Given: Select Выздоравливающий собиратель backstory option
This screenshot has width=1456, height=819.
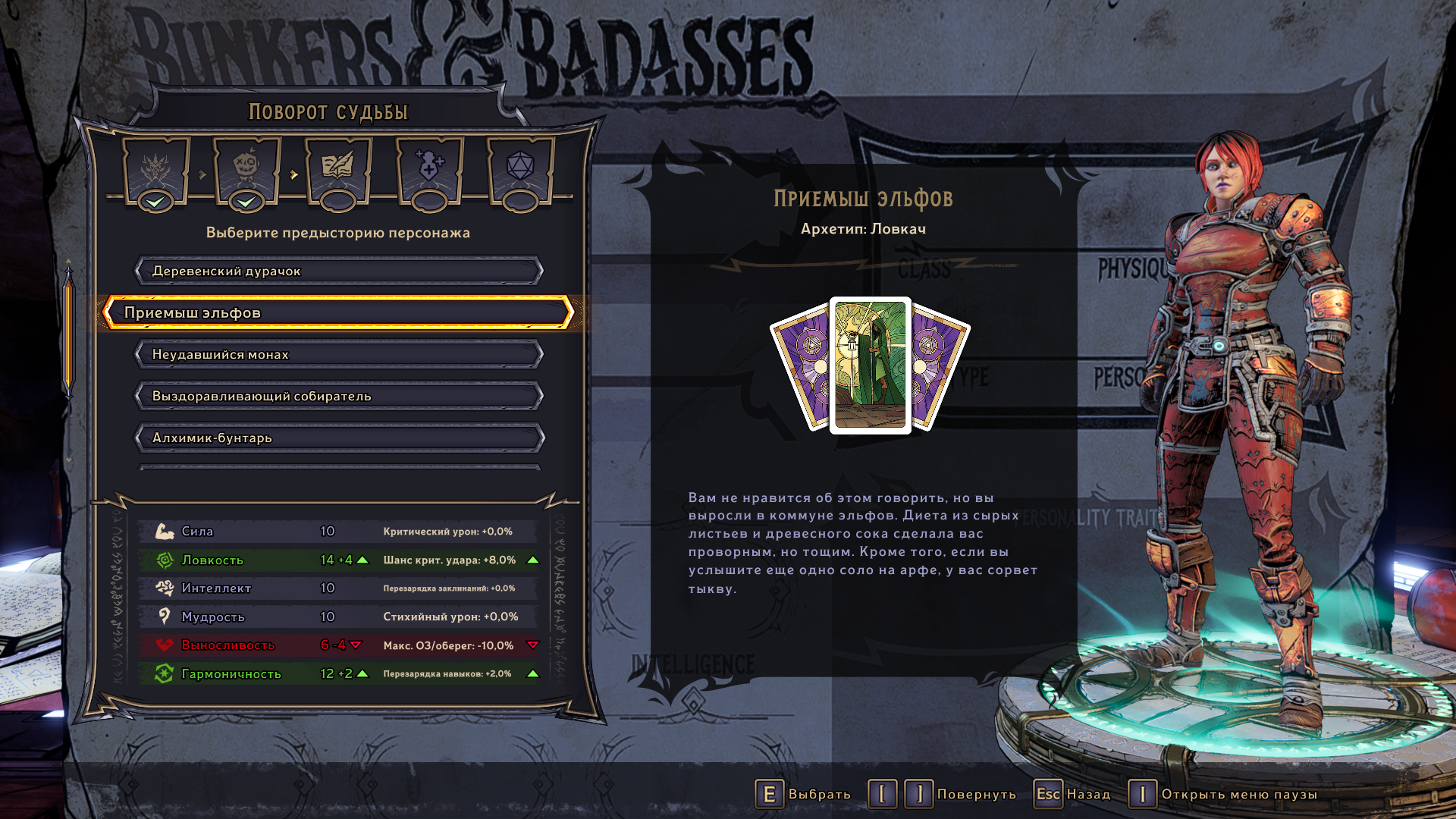Looking at the screenshot, I should (x=338, y=396).
